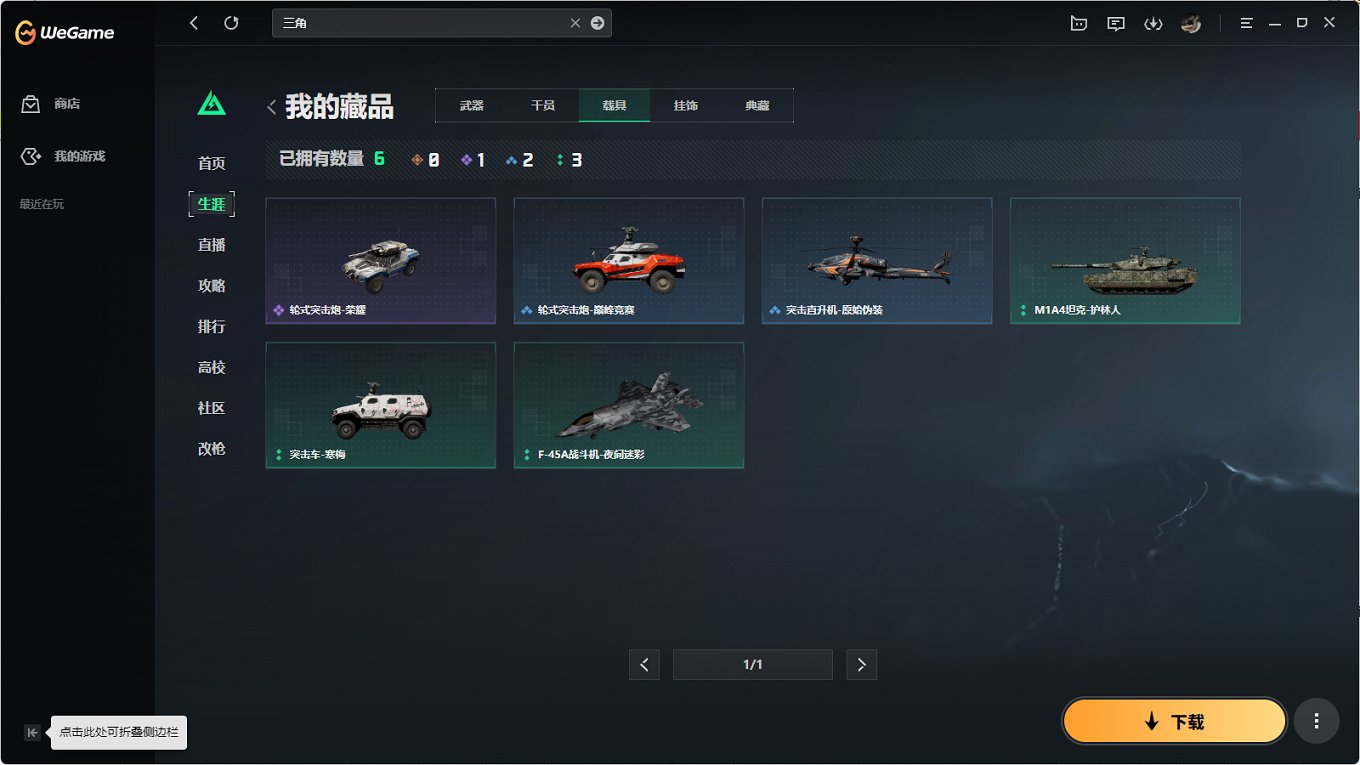Viewport: 1360px width, 765px height.
Task: Filter by the purple rarity showing 1
Action: (472, 158)
